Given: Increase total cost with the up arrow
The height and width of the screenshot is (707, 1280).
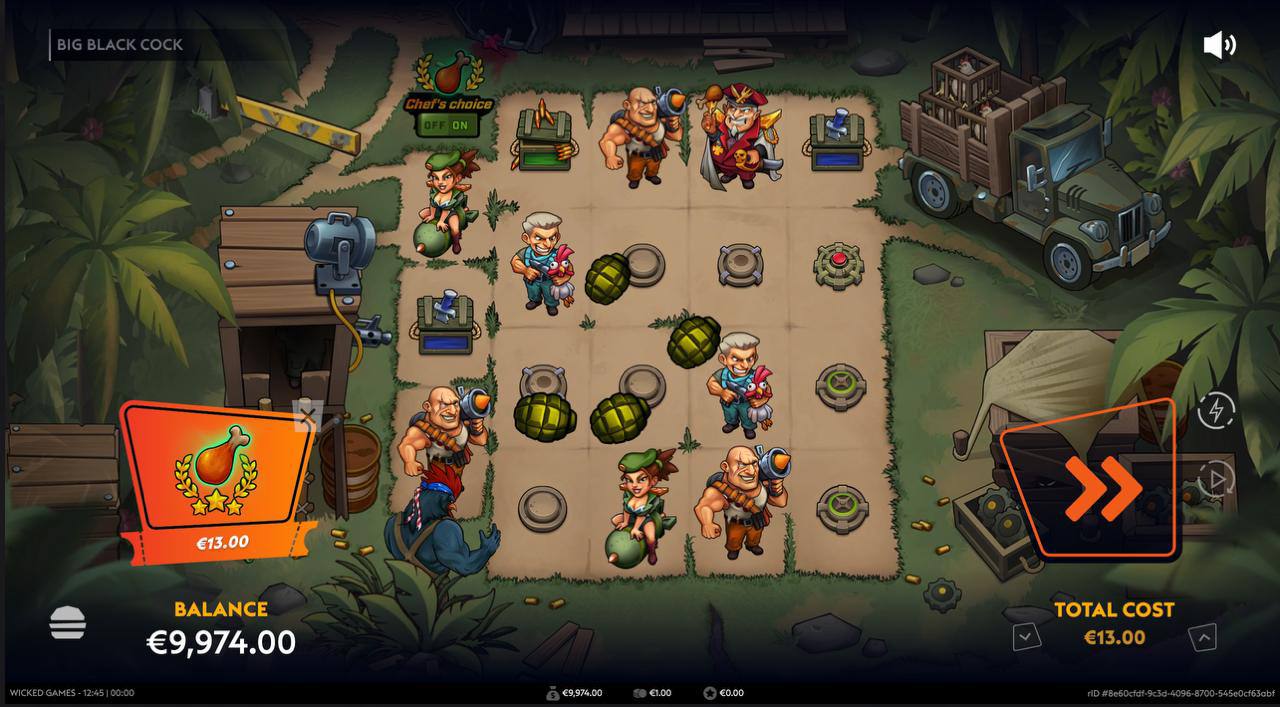Looking at the screenshot, I should (1203, 637).
